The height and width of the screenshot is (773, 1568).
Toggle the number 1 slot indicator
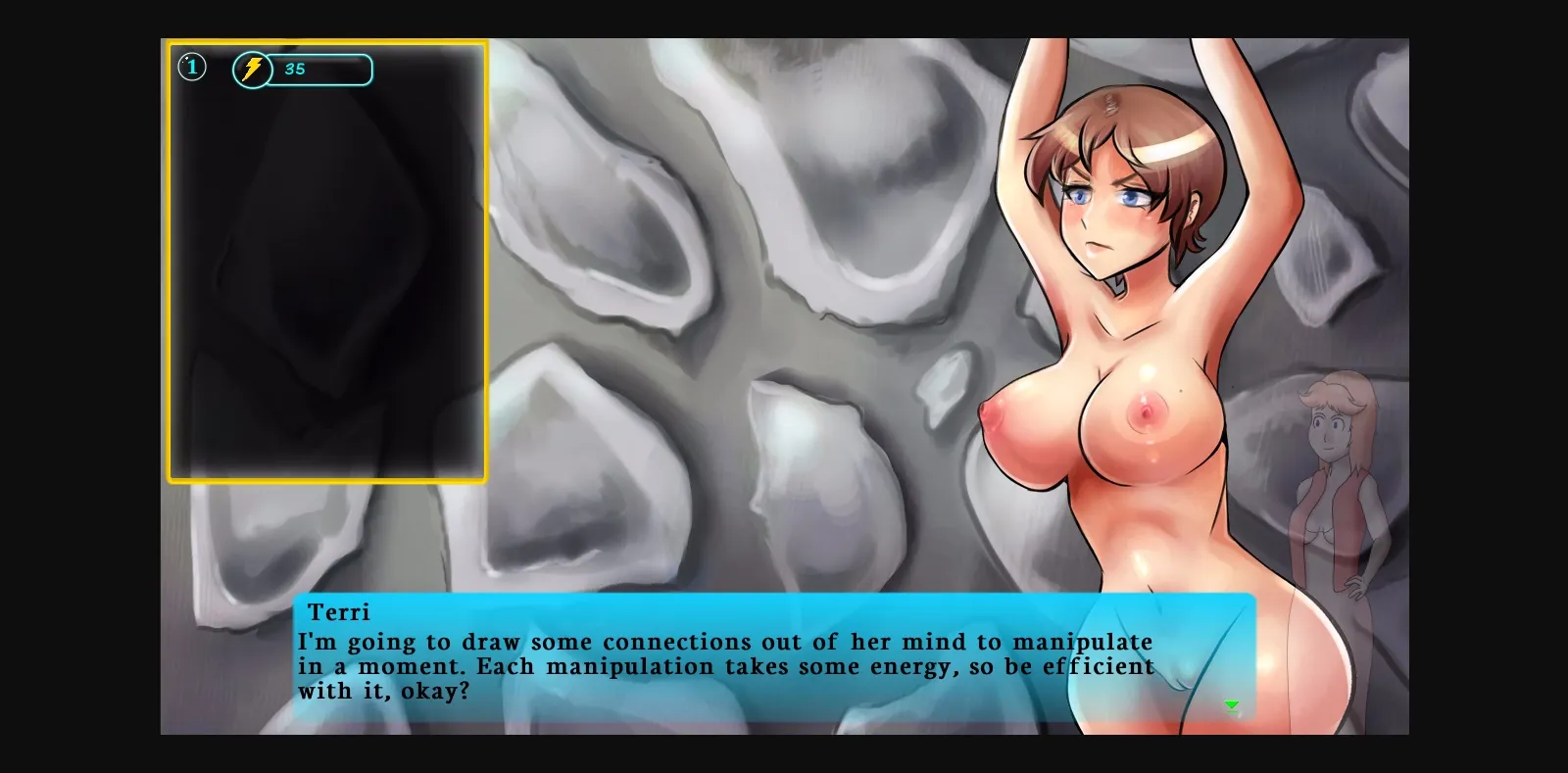192,66
